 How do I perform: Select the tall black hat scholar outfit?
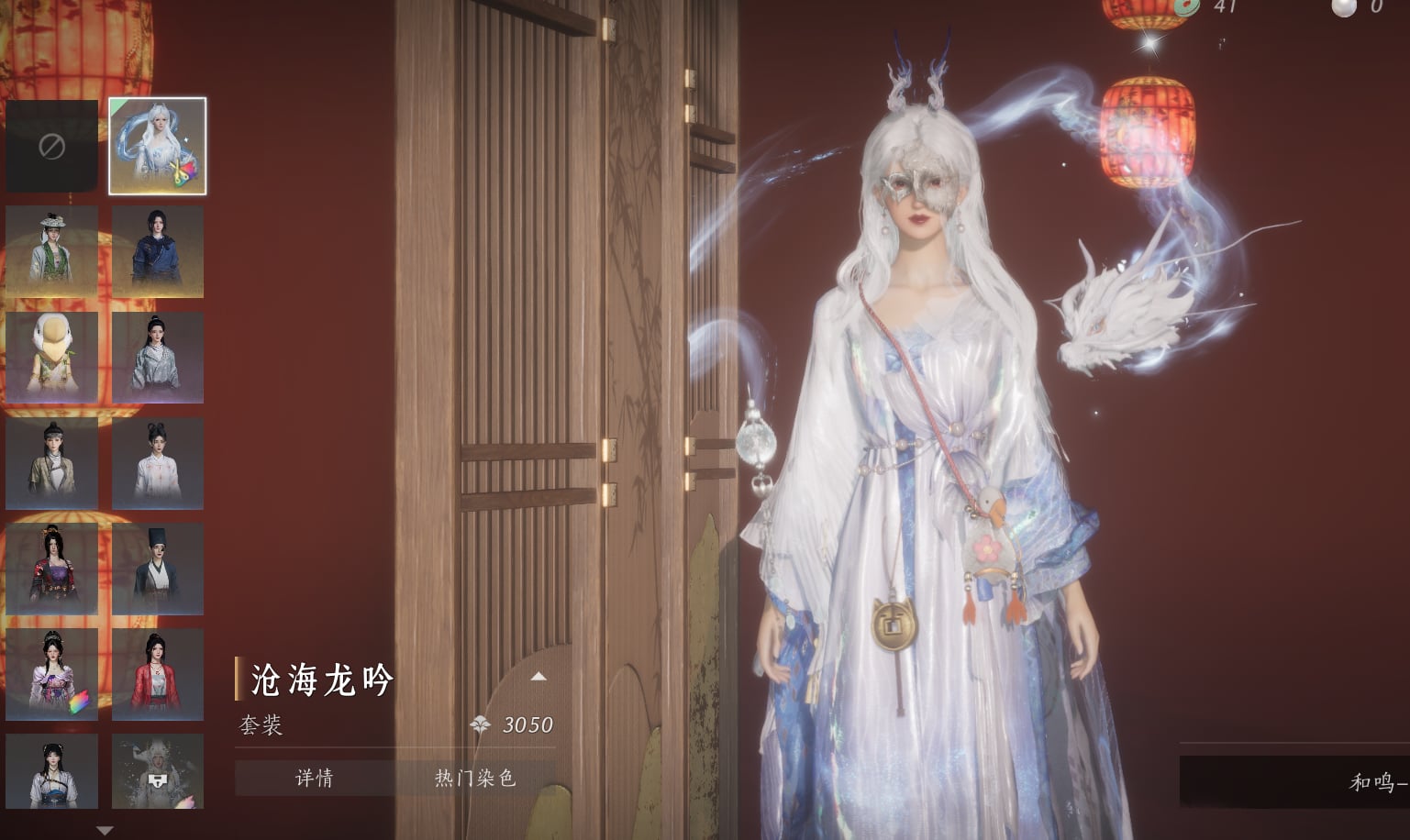[157, 569]
